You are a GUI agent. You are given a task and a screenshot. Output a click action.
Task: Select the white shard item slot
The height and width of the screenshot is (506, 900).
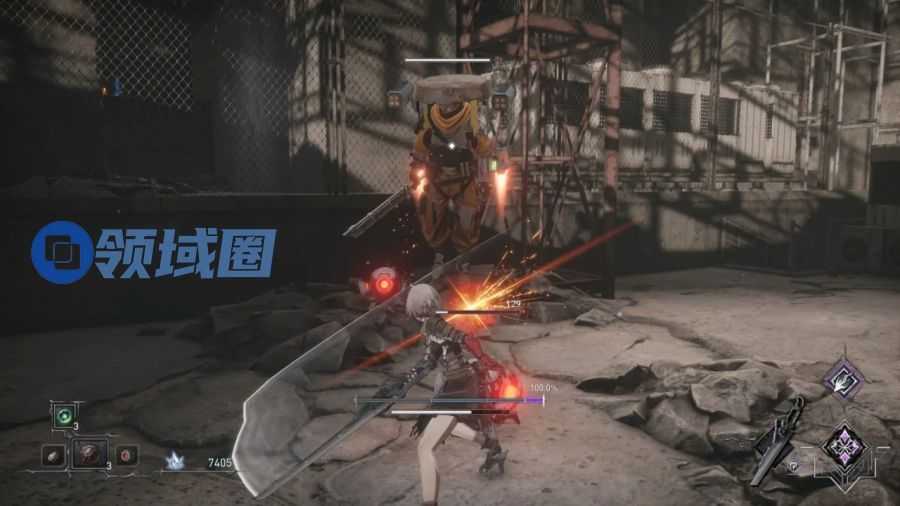[x=54, y=455]
